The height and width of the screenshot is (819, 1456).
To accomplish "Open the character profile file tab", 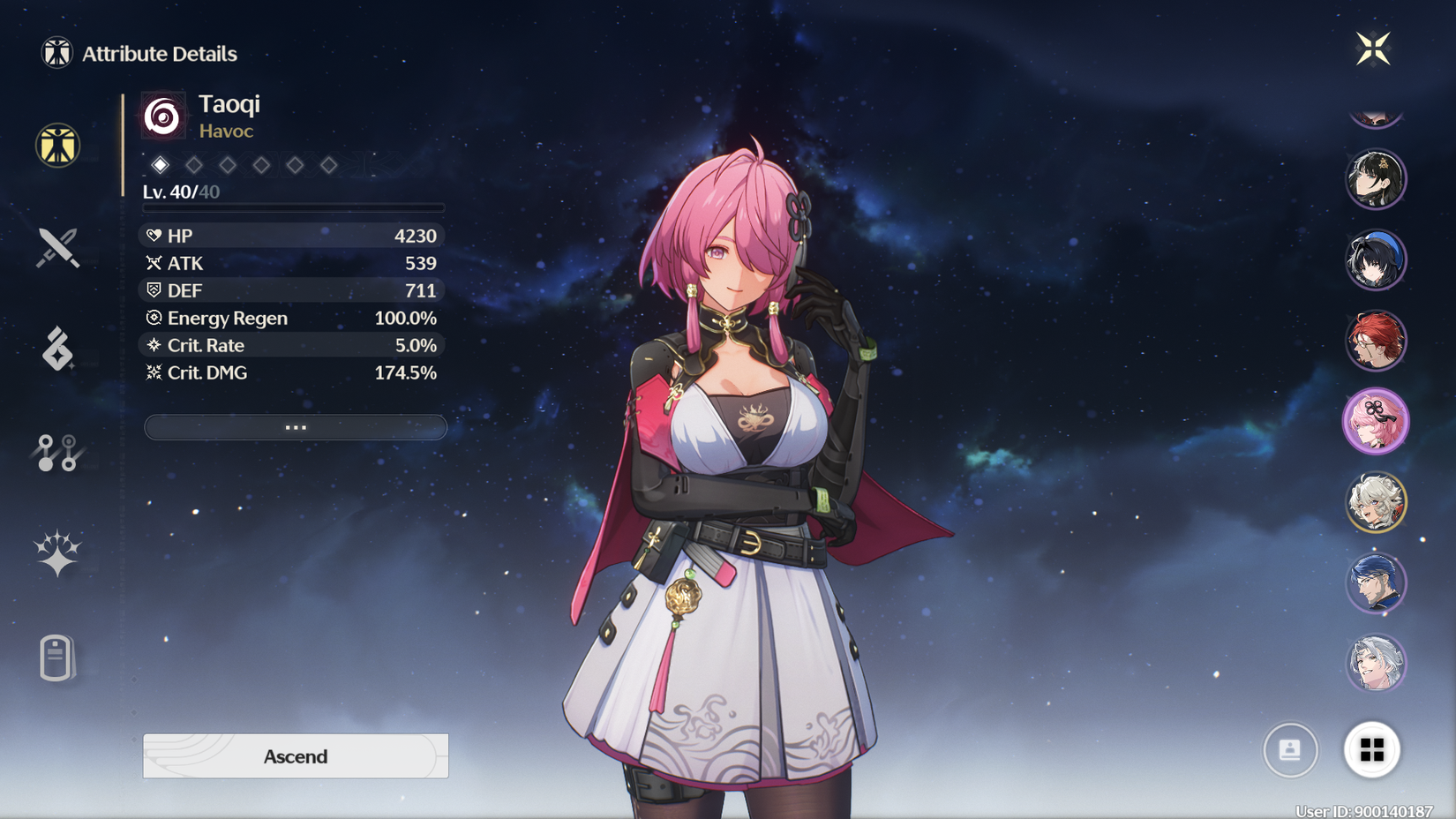I will click(56, 657).
